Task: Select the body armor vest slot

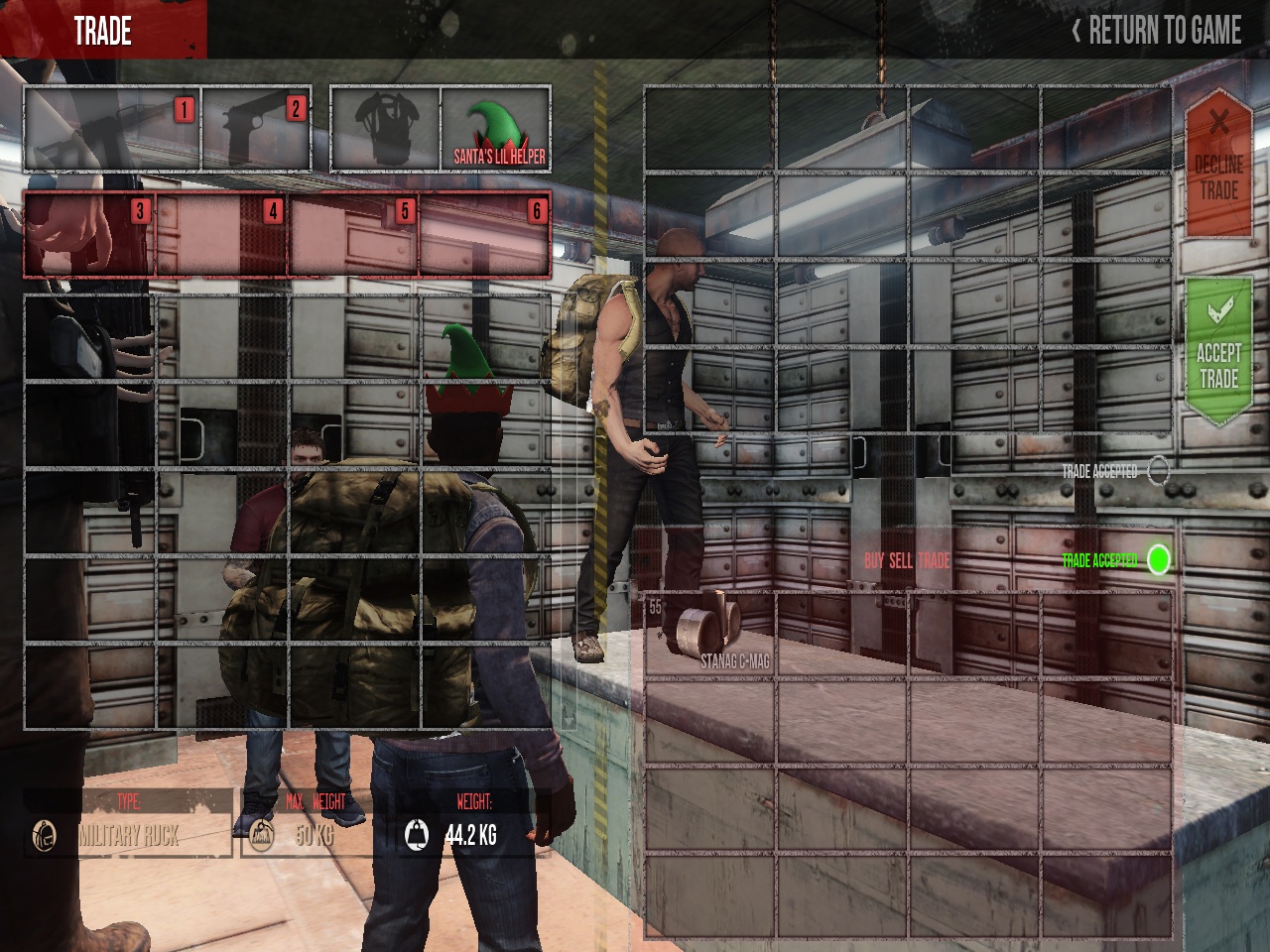Action: tap(385, 130)
